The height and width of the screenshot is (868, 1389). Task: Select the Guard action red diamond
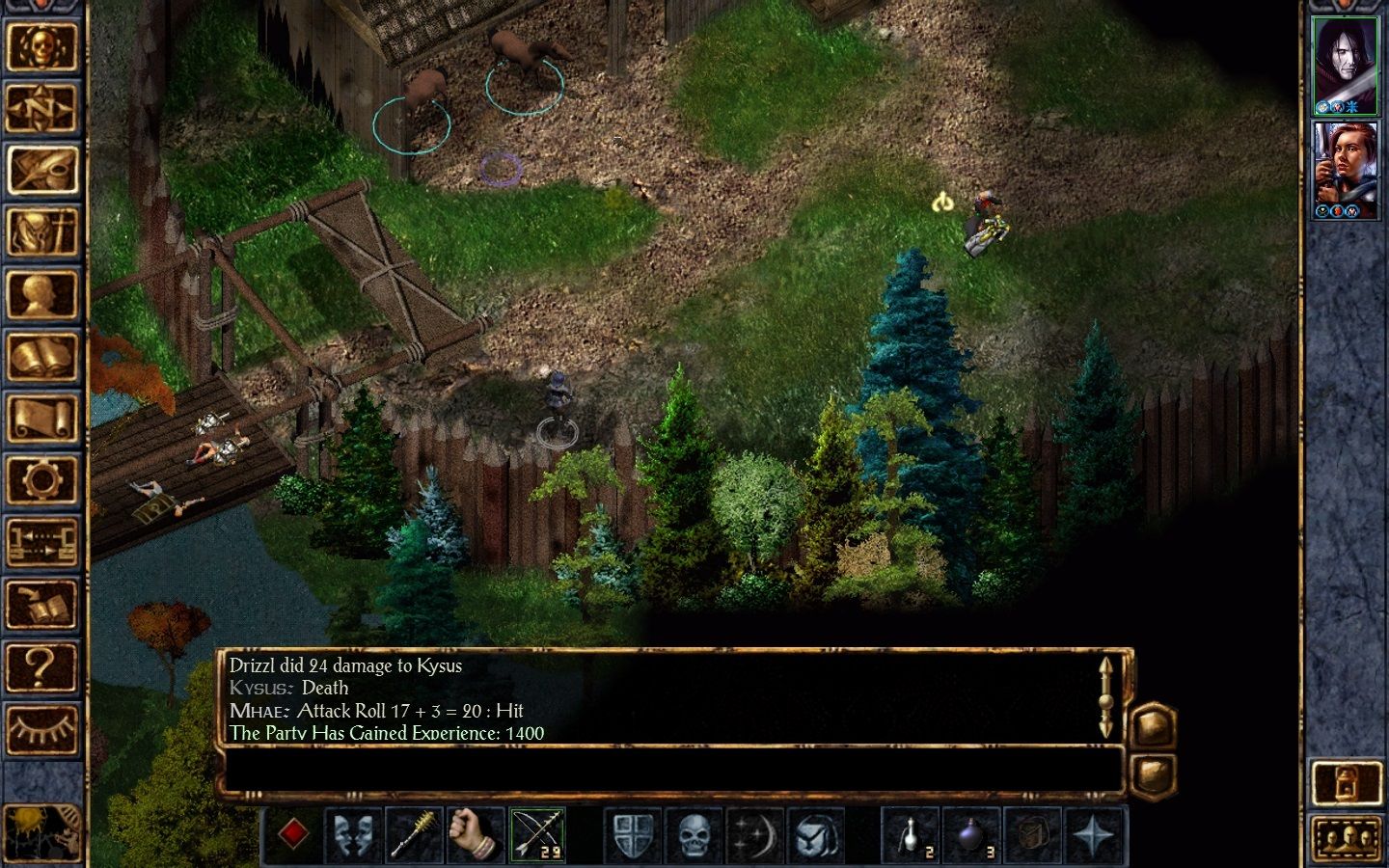292,834
